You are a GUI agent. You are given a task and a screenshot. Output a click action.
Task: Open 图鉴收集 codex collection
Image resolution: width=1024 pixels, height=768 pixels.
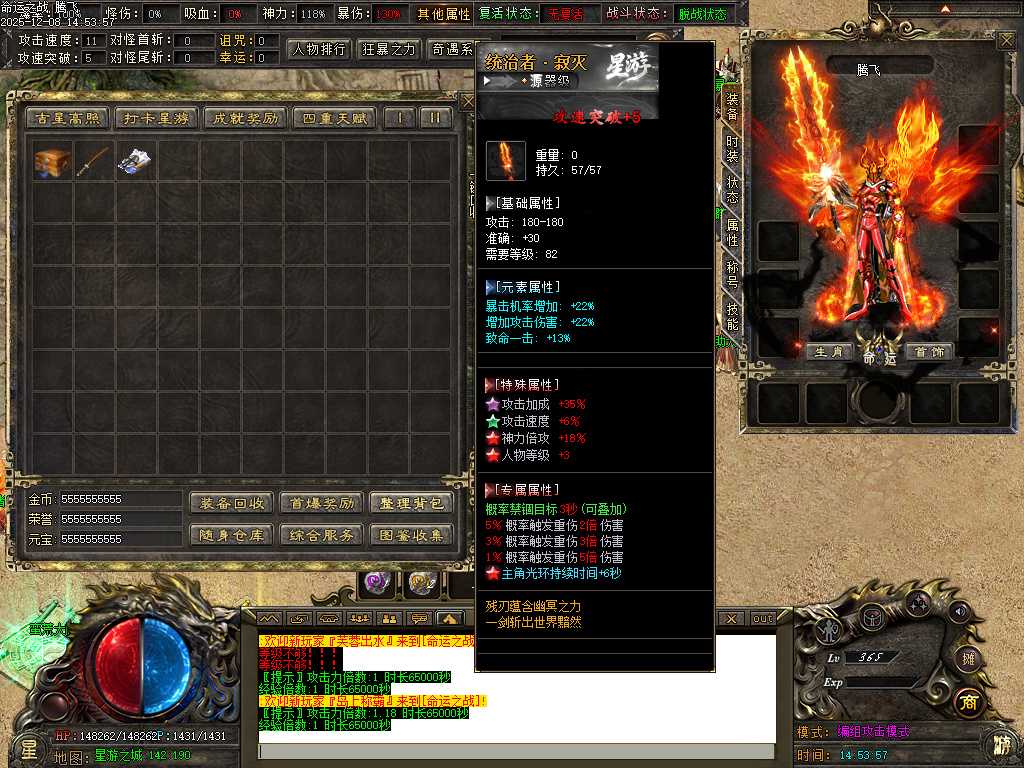click(411, 535)
